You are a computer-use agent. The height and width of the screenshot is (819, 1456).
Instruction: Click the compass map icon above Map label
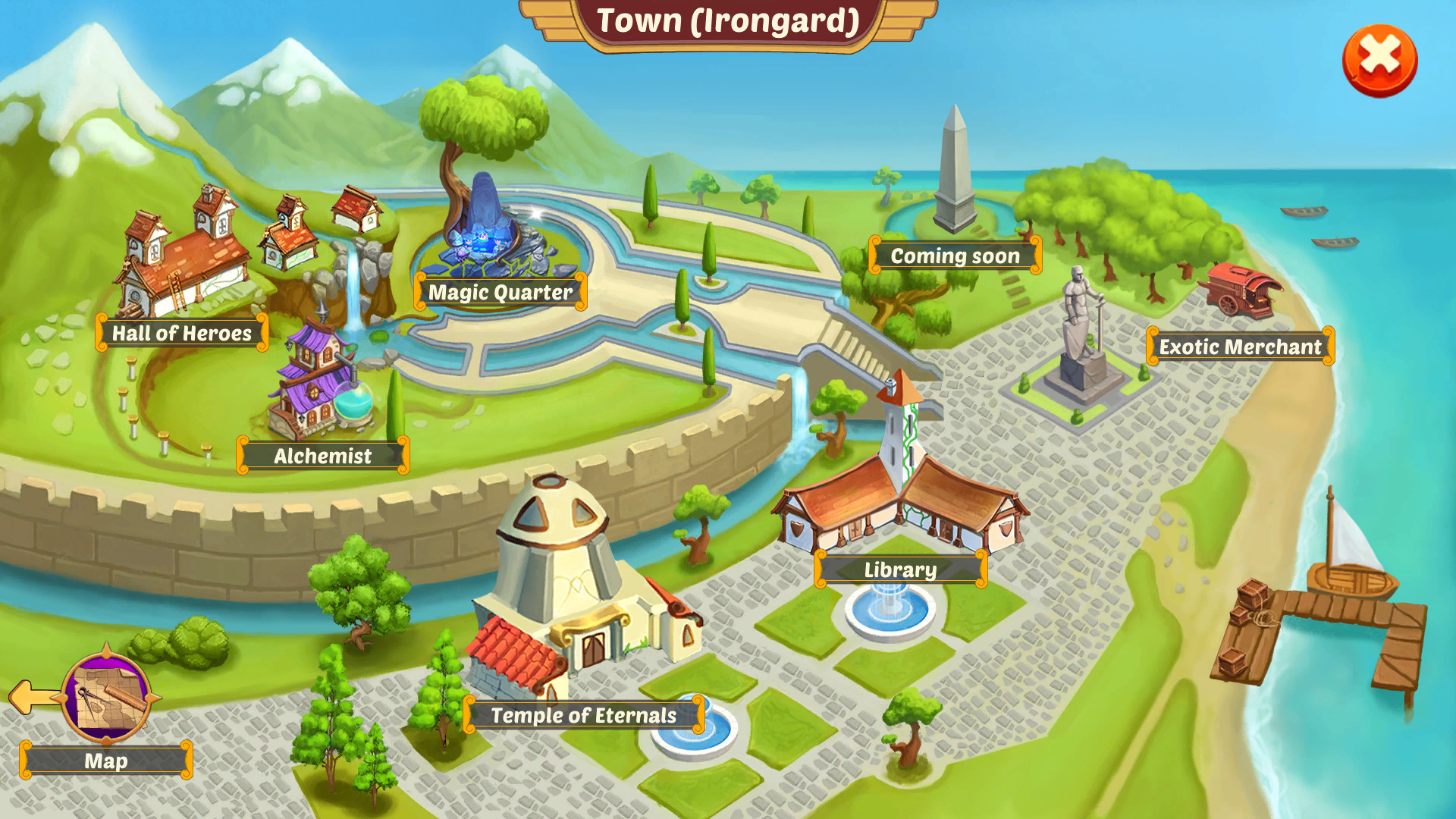coord(108,698)
